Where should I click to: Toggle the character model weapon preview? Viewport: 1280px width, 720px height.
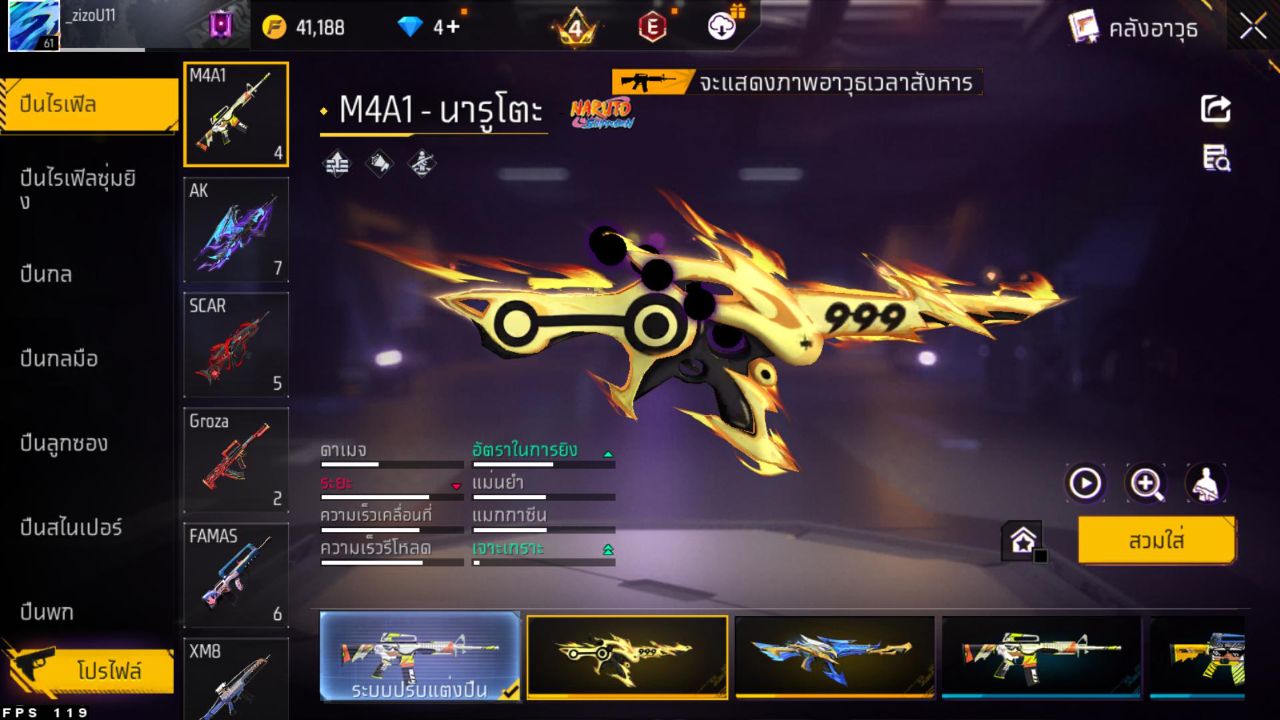click(1207, 484)
